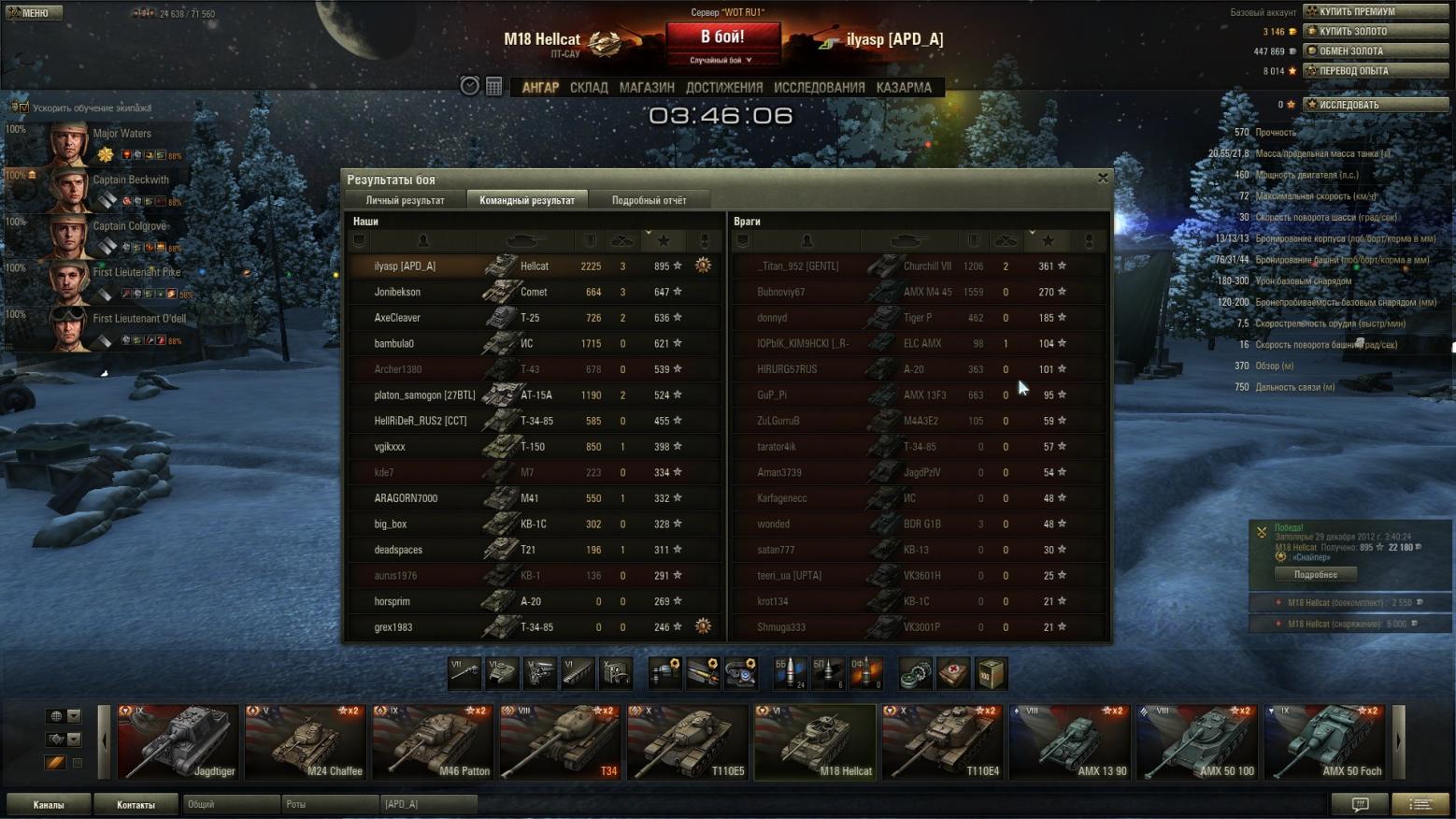Choose the T110E5 tank tile
Screen dimensions: 1456x819
(x=687, y=742)
